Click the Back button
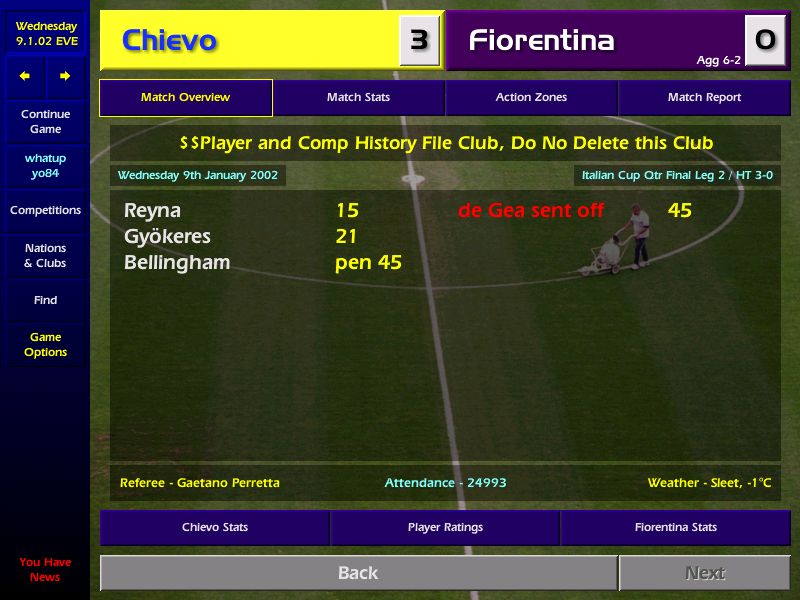The height and width of the screenshot is (600, 800). (x=358, y=573)
